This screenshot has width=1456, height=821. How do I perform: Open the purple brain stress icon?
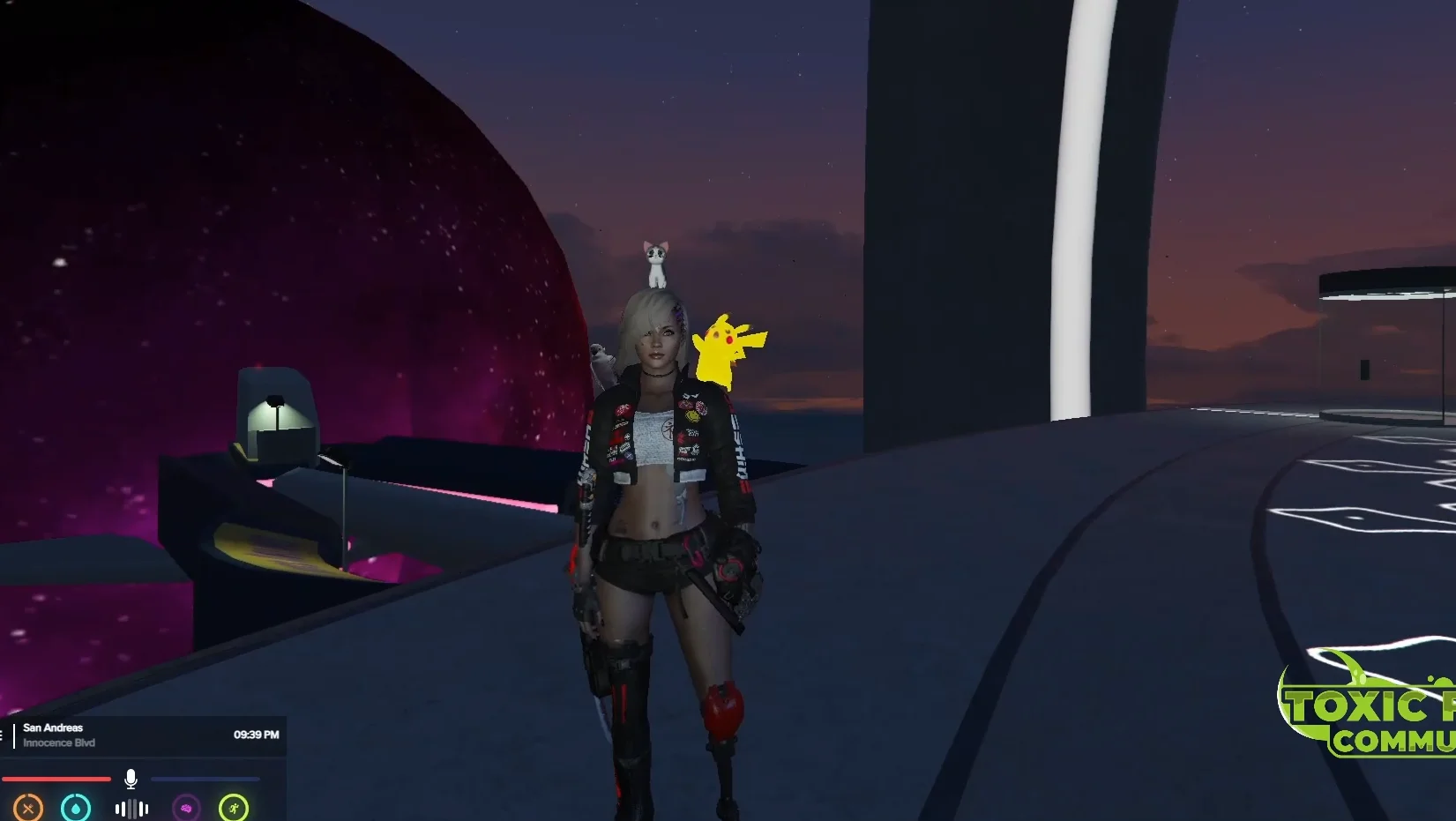pyautogui.click(x=186, y=808)
